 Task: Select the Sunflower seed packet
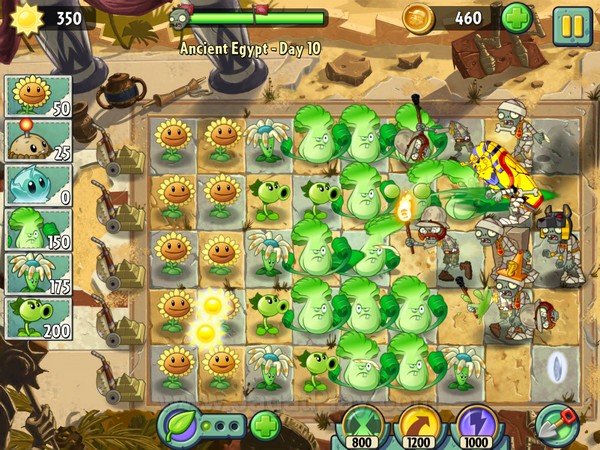(x=38, y=97)
